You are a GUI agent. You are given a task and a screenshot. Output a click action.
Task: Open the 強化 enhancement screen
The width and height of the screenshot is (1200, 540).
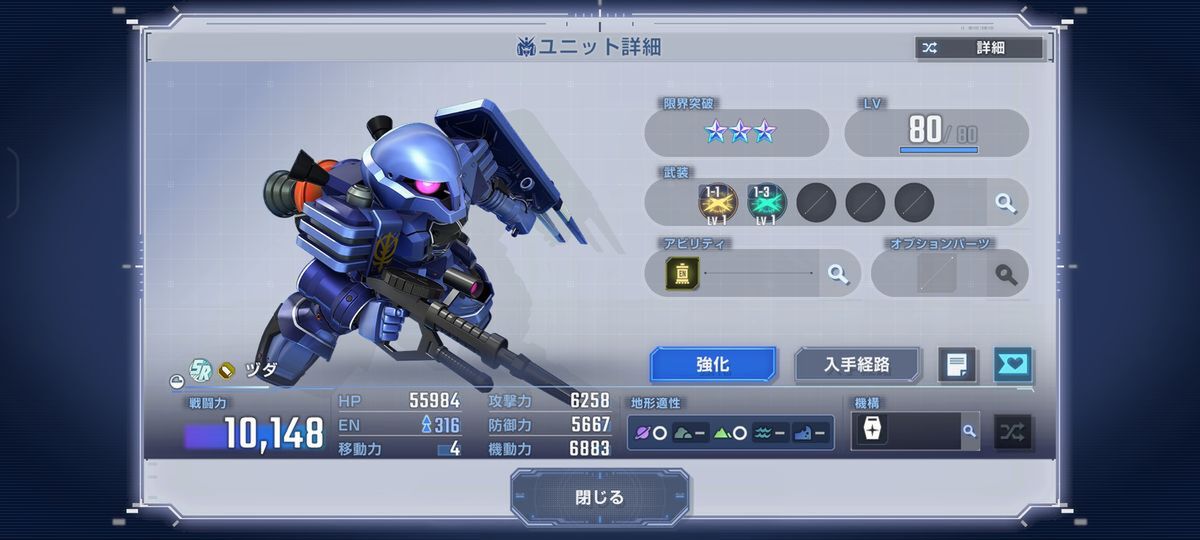tap(713, 365)
